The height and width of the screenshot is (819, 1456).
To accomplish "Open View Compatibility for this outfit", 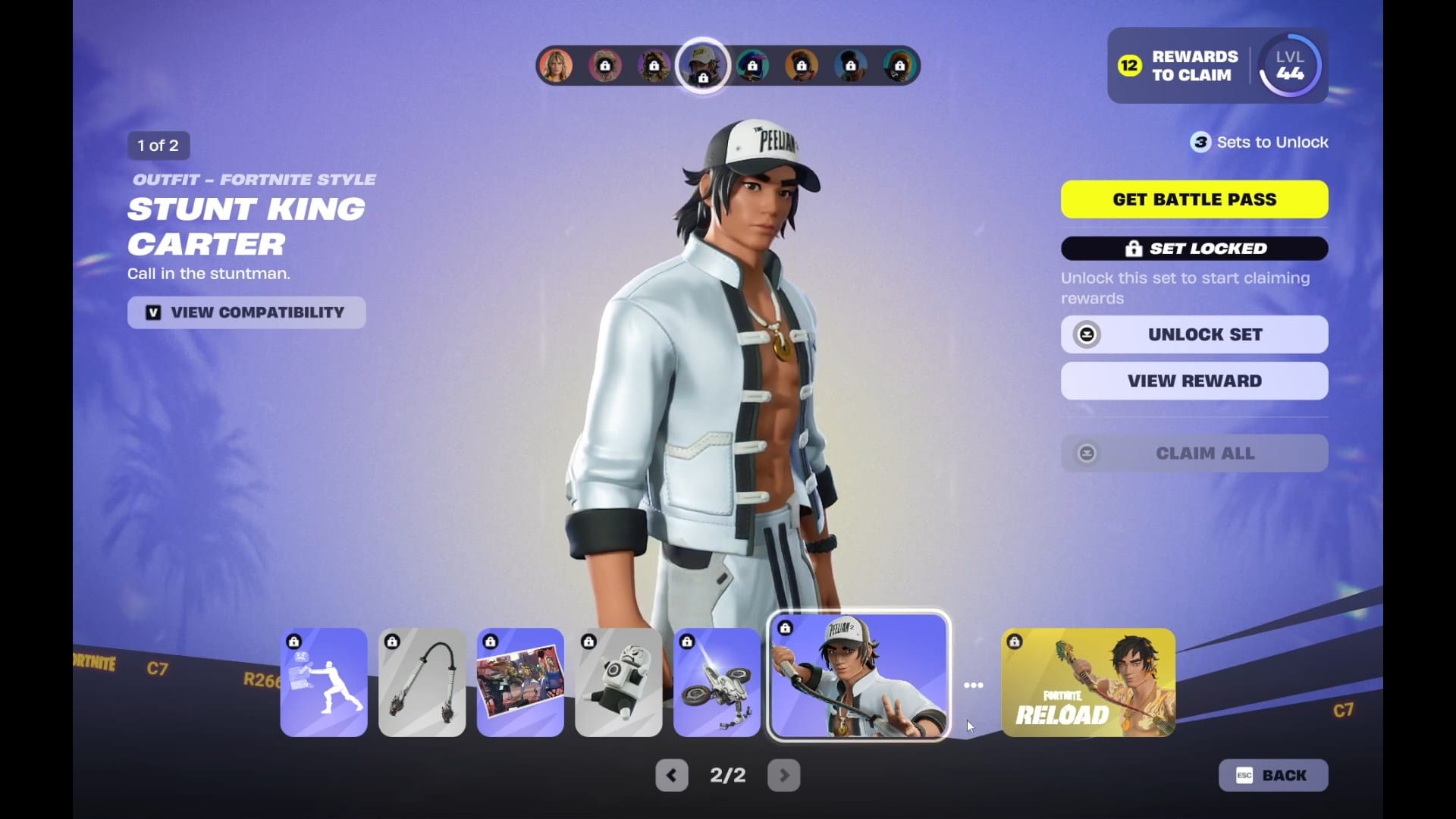I will click(x=246, y=312).
